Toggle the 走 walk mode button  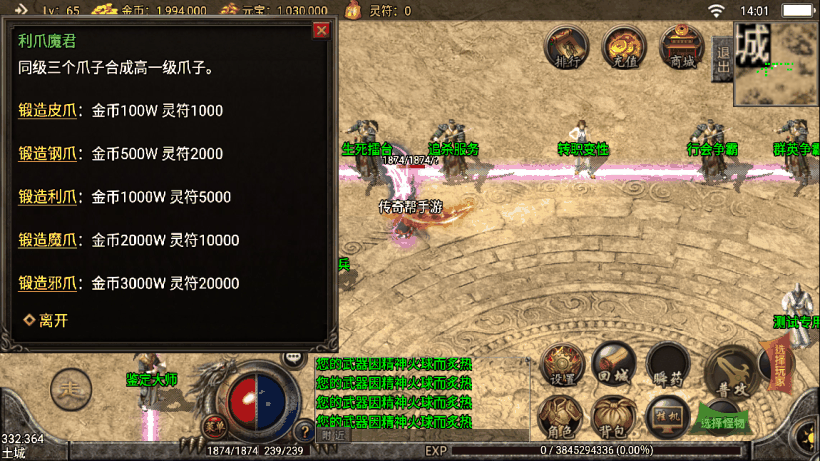pos(70,385)
